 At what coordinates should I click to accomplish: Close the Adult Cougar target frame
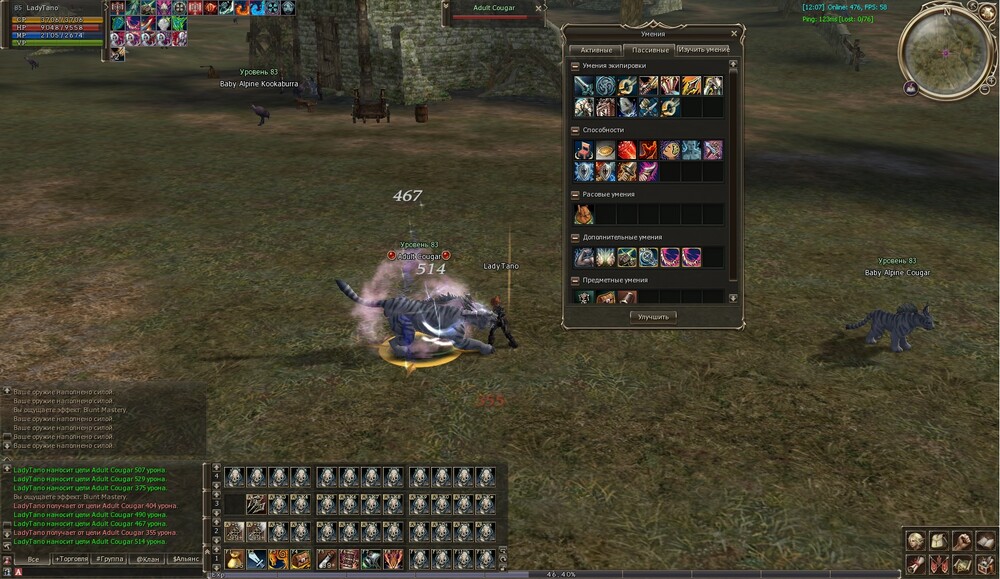pyautogui.click(x=539, y=8)
